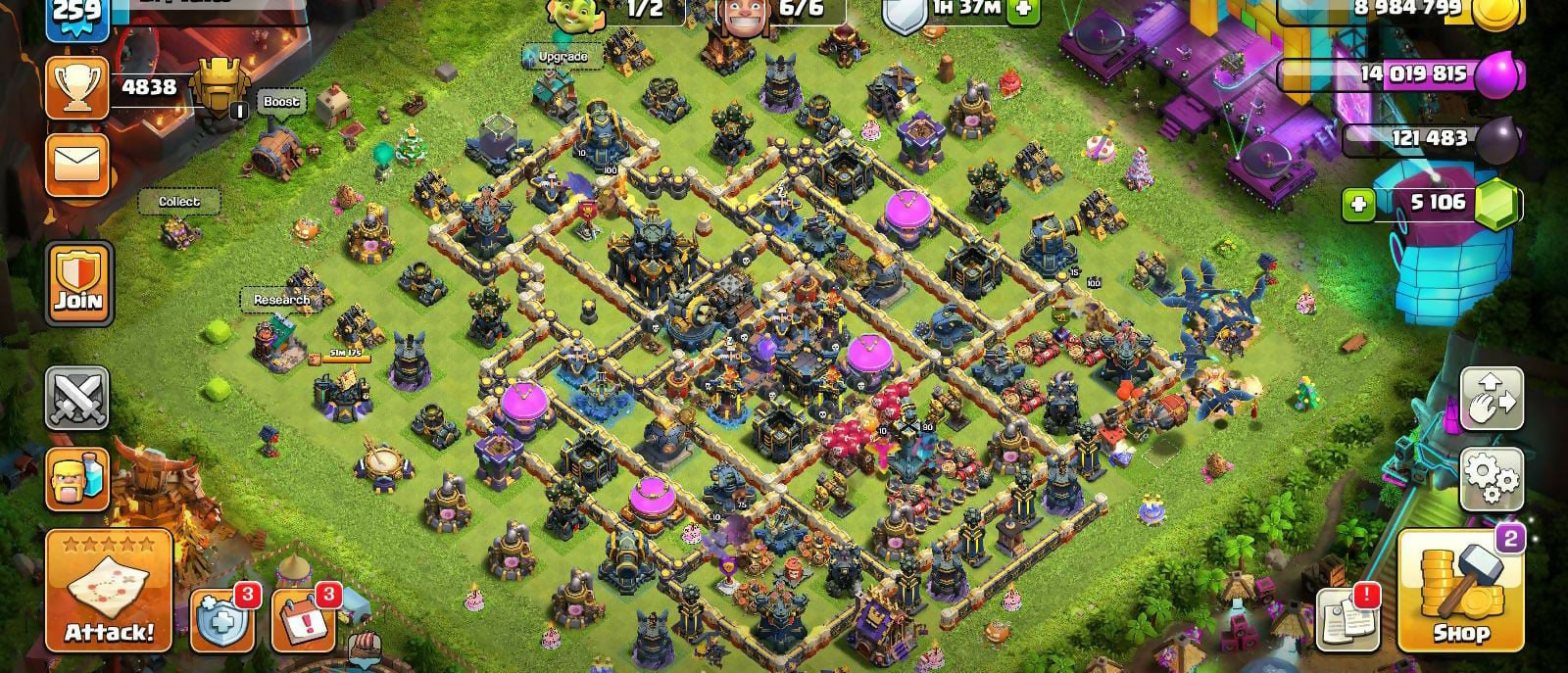Tap the Collect speech bubble
This screenshot has height=673, width=1568.
[x=179, y=202]
